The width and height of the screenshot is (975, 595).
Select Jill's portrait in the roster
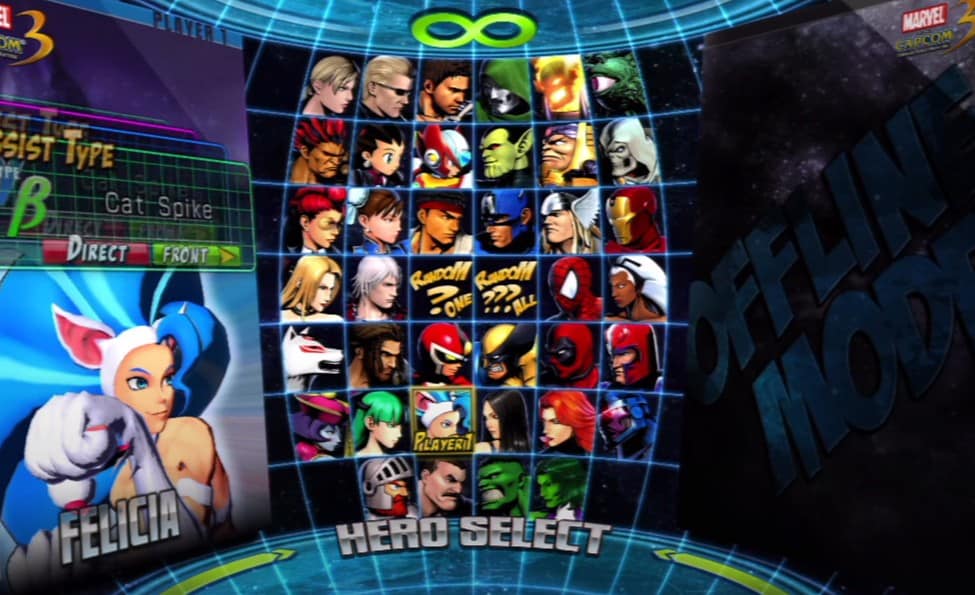click(330, 86)
